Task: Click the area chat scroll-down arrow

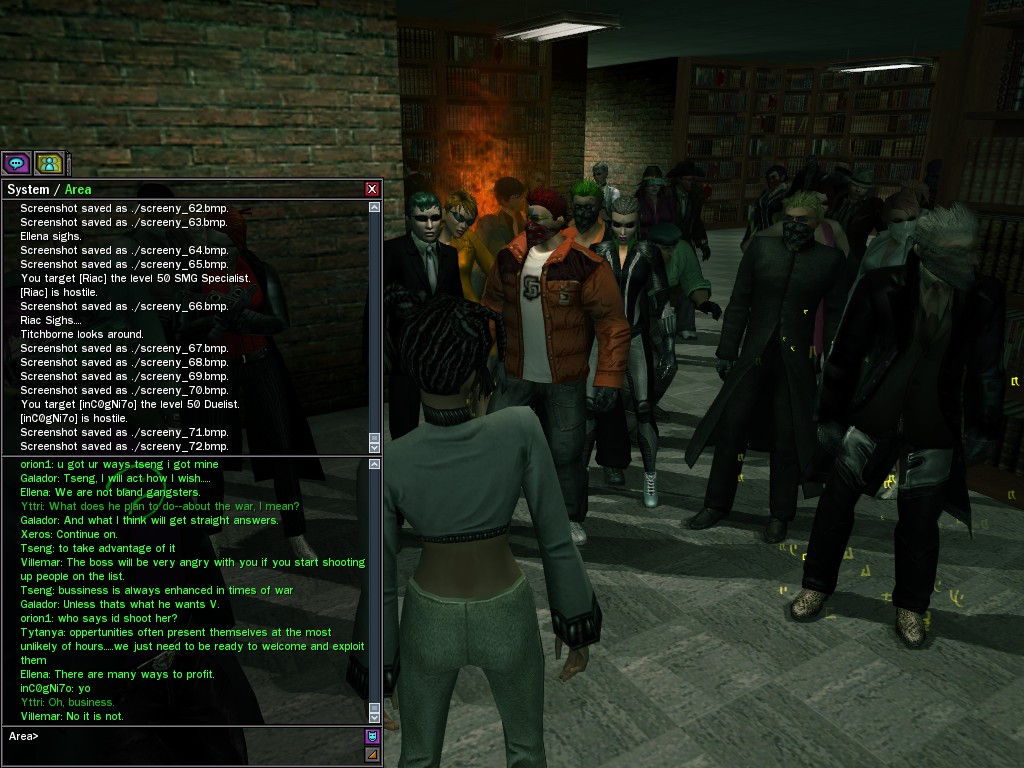Action: (x=375, y=716)
